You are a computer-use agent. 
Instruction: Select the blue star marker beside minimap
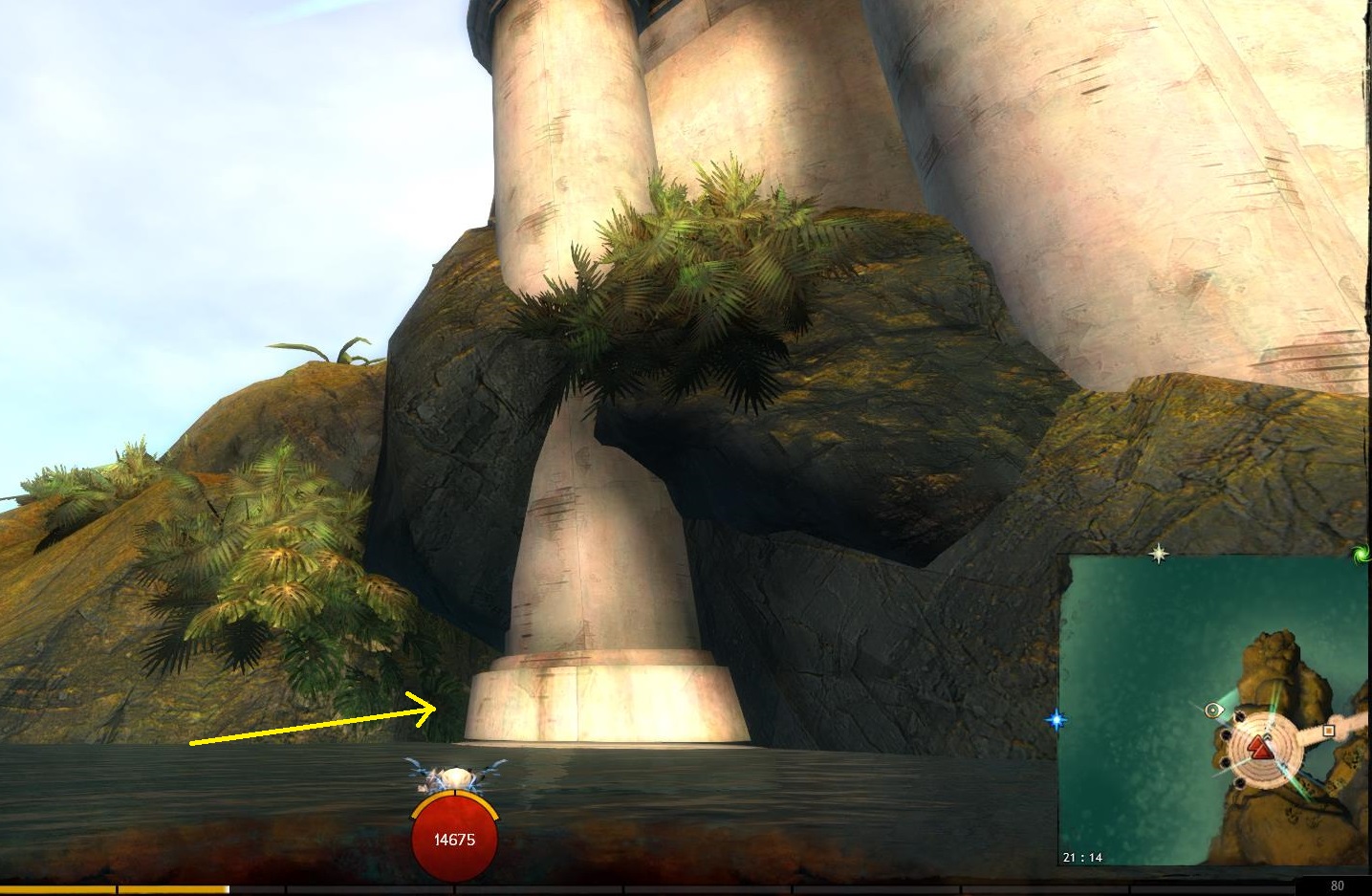point(1056,719)
